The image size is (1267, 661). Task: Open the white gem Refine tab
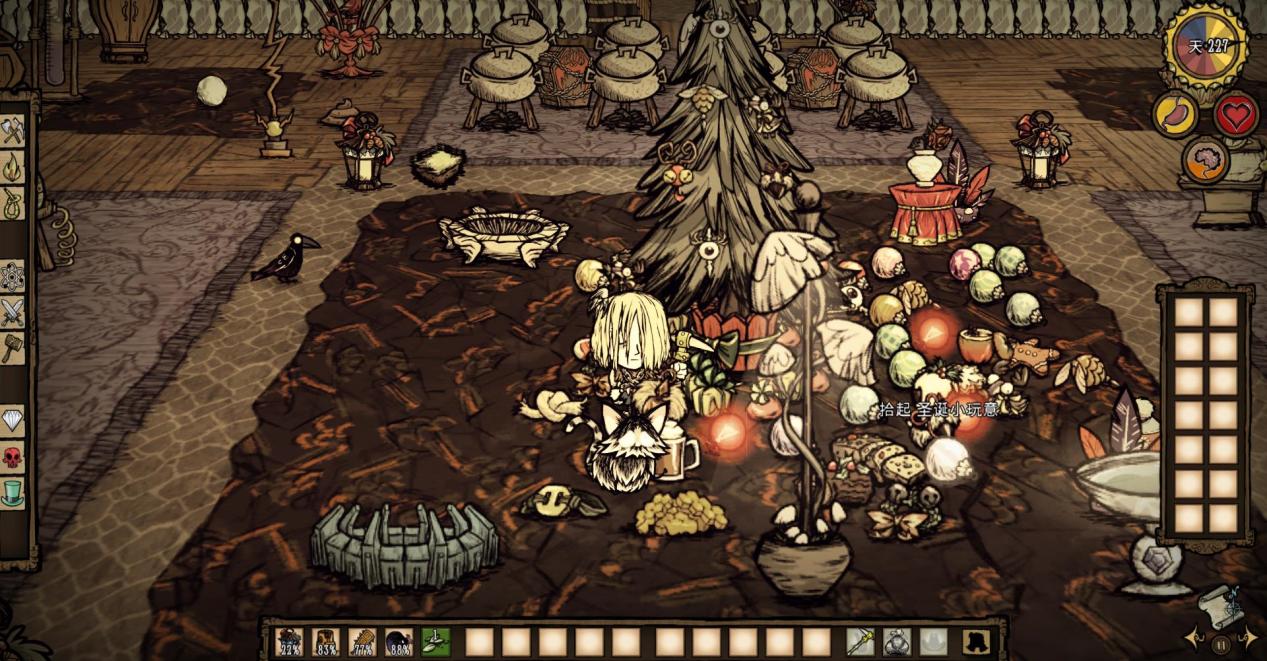tap(12, 421)
